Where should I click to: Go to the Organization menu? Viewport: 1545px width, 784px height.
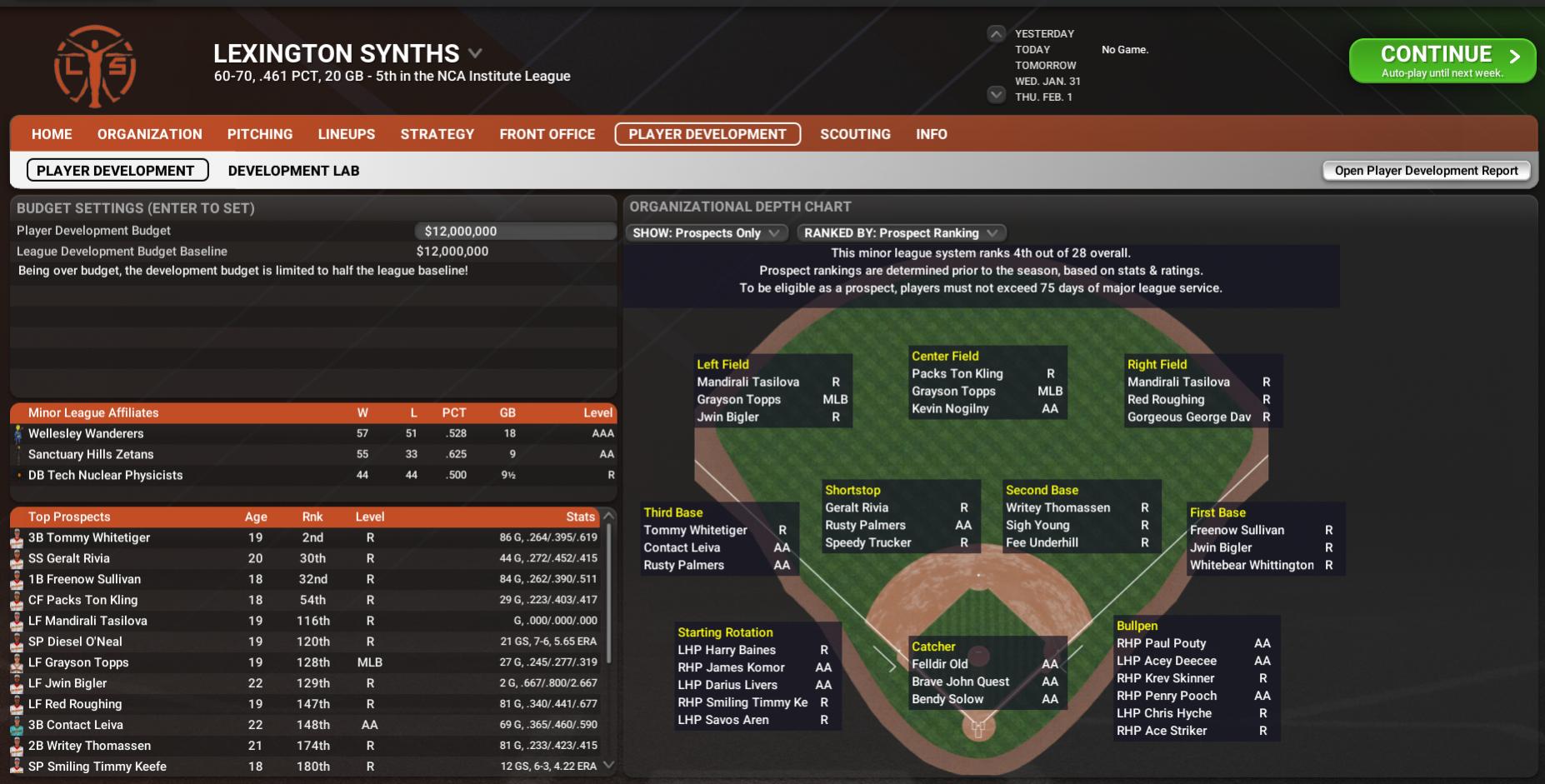(x=150, y=134)
